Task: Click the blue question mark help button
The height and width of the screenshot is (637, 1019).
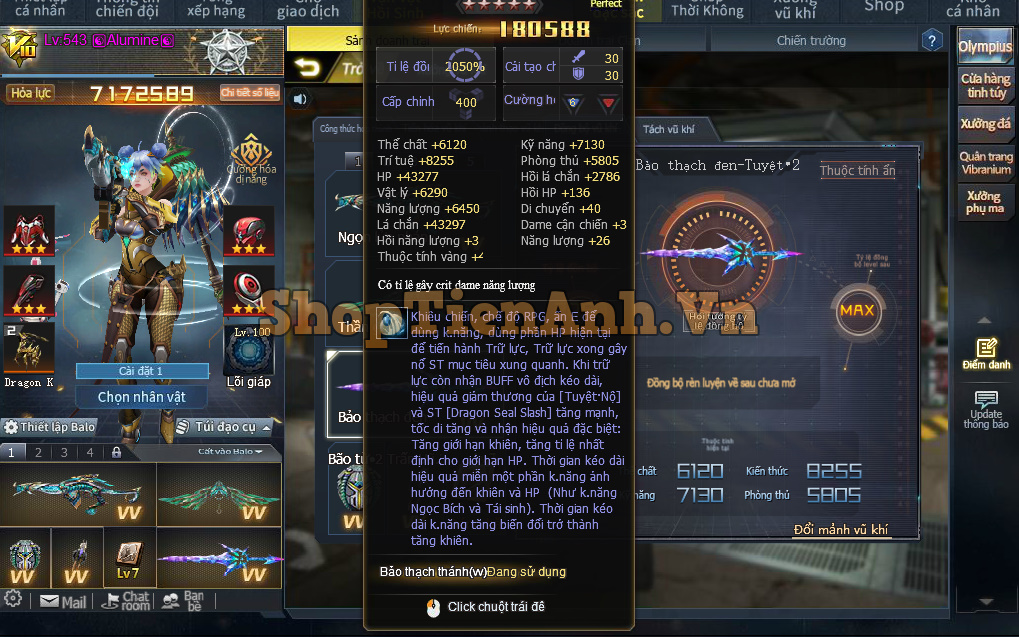Action: pos(932,41)
